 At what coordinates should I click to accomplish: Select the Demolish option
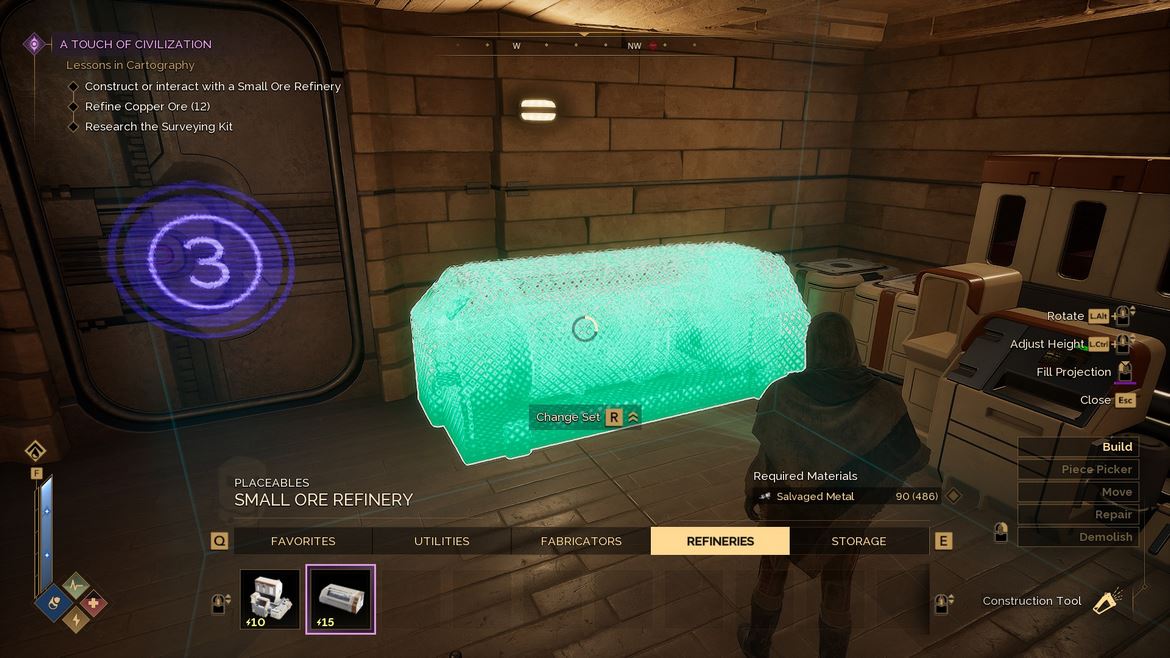(x=1077, y=537)
